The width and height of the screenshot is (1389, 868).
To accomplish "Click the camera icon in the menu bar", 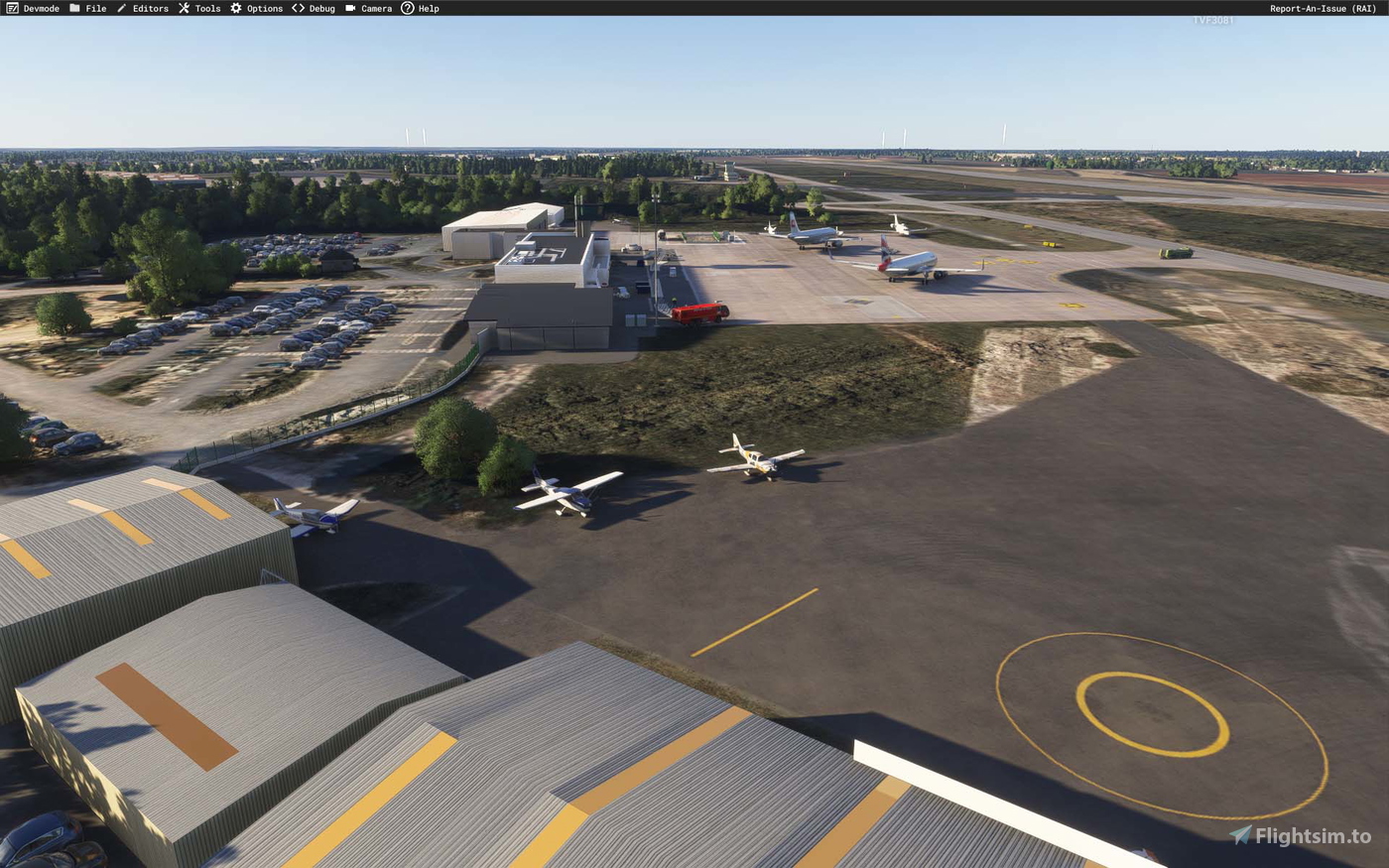I will 349,8.
